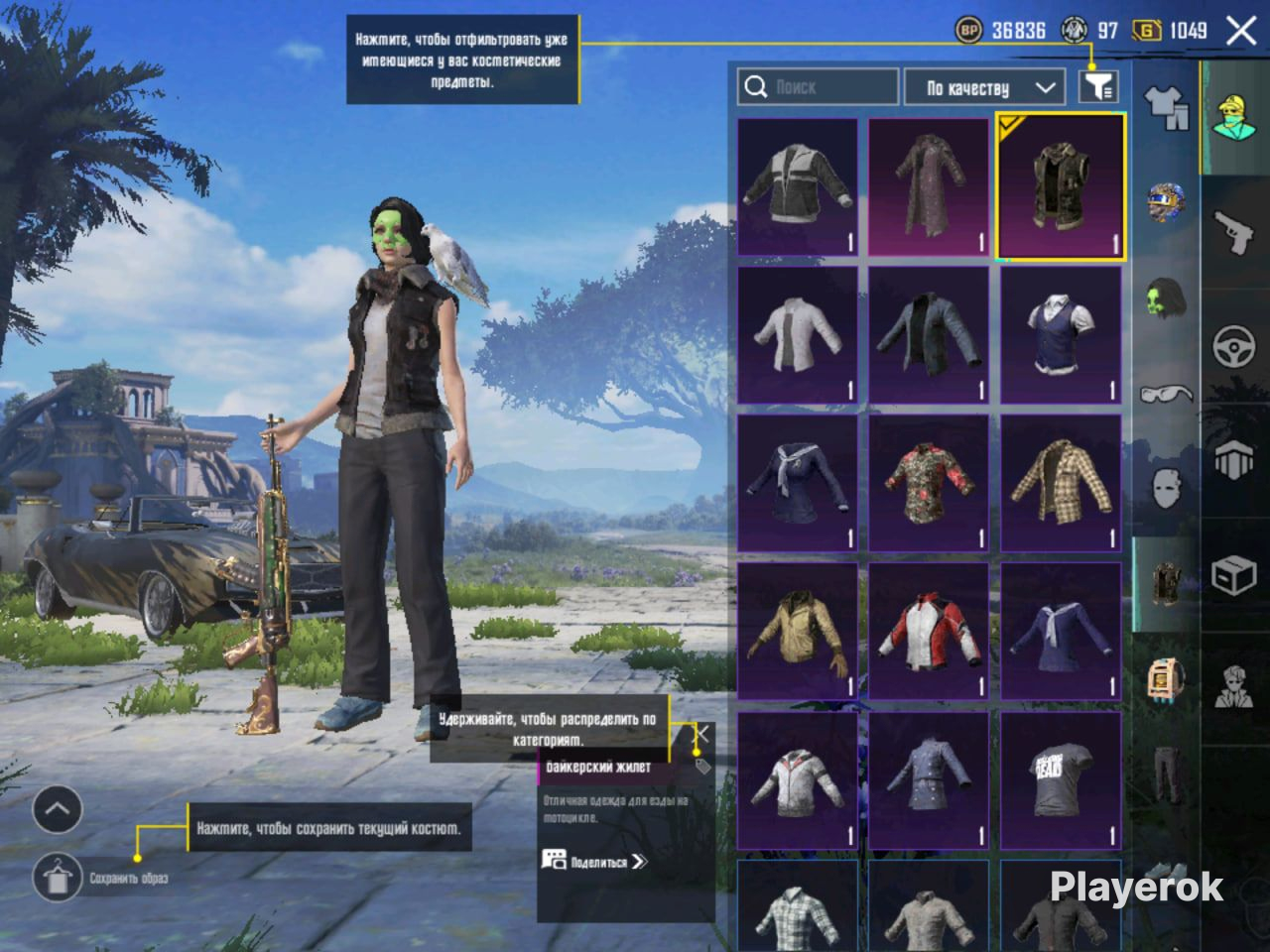1270x952 pixels.
Task: Show the glasses category
Action: point(1167,394)
